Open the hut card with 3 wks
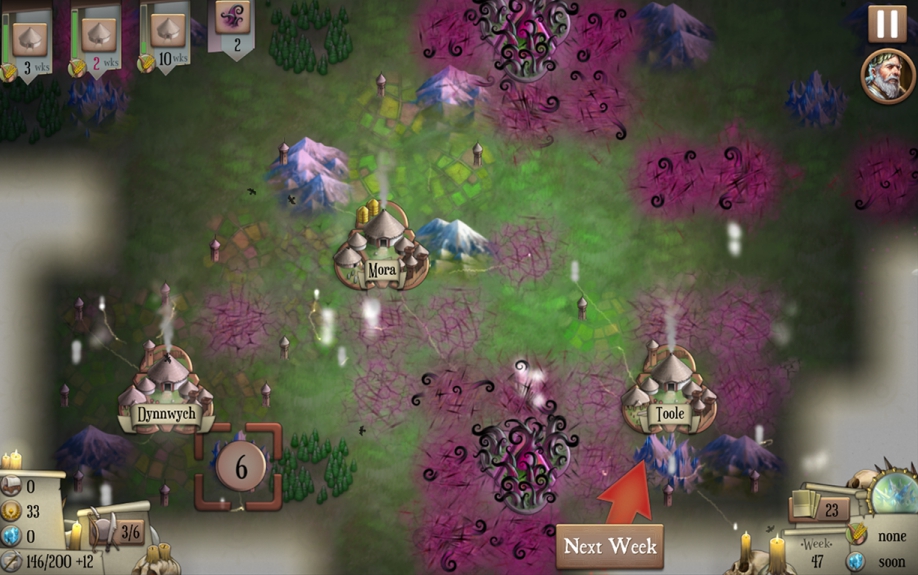The image size is (918, 575). click(x=29, y=38)
